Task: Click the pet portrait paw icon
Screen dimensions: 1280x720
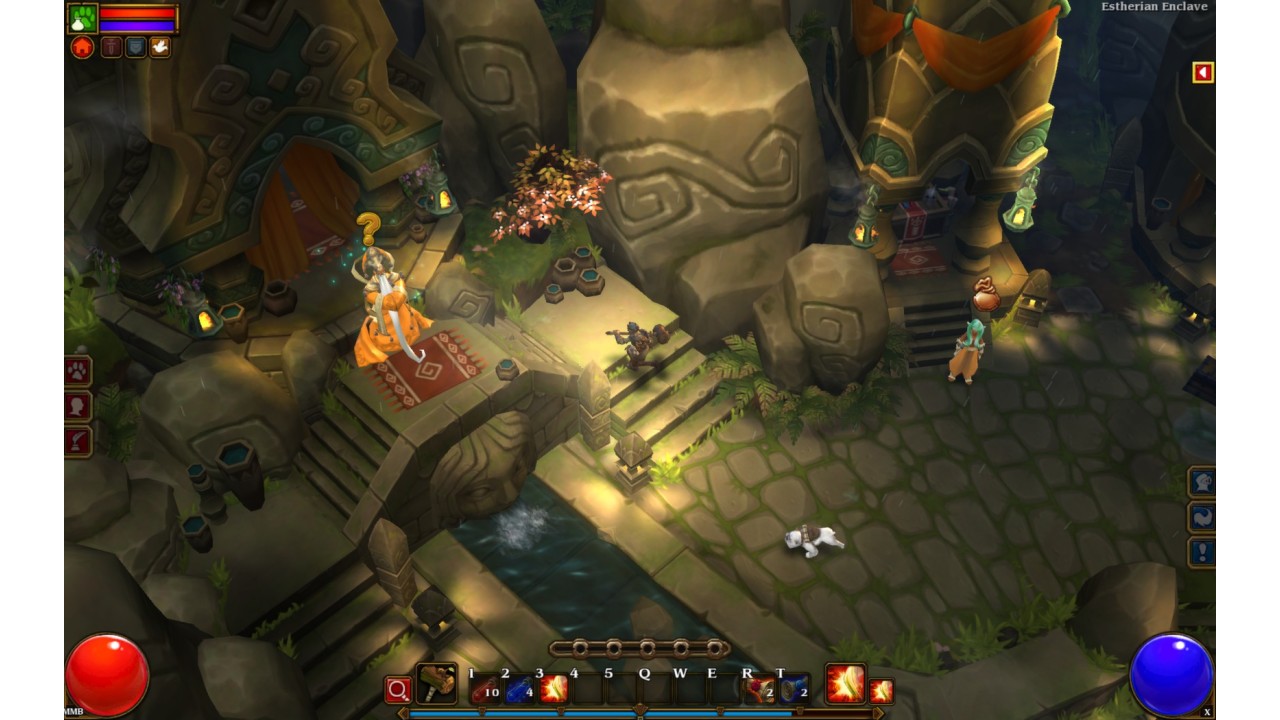Action: [x=83, y=18]
